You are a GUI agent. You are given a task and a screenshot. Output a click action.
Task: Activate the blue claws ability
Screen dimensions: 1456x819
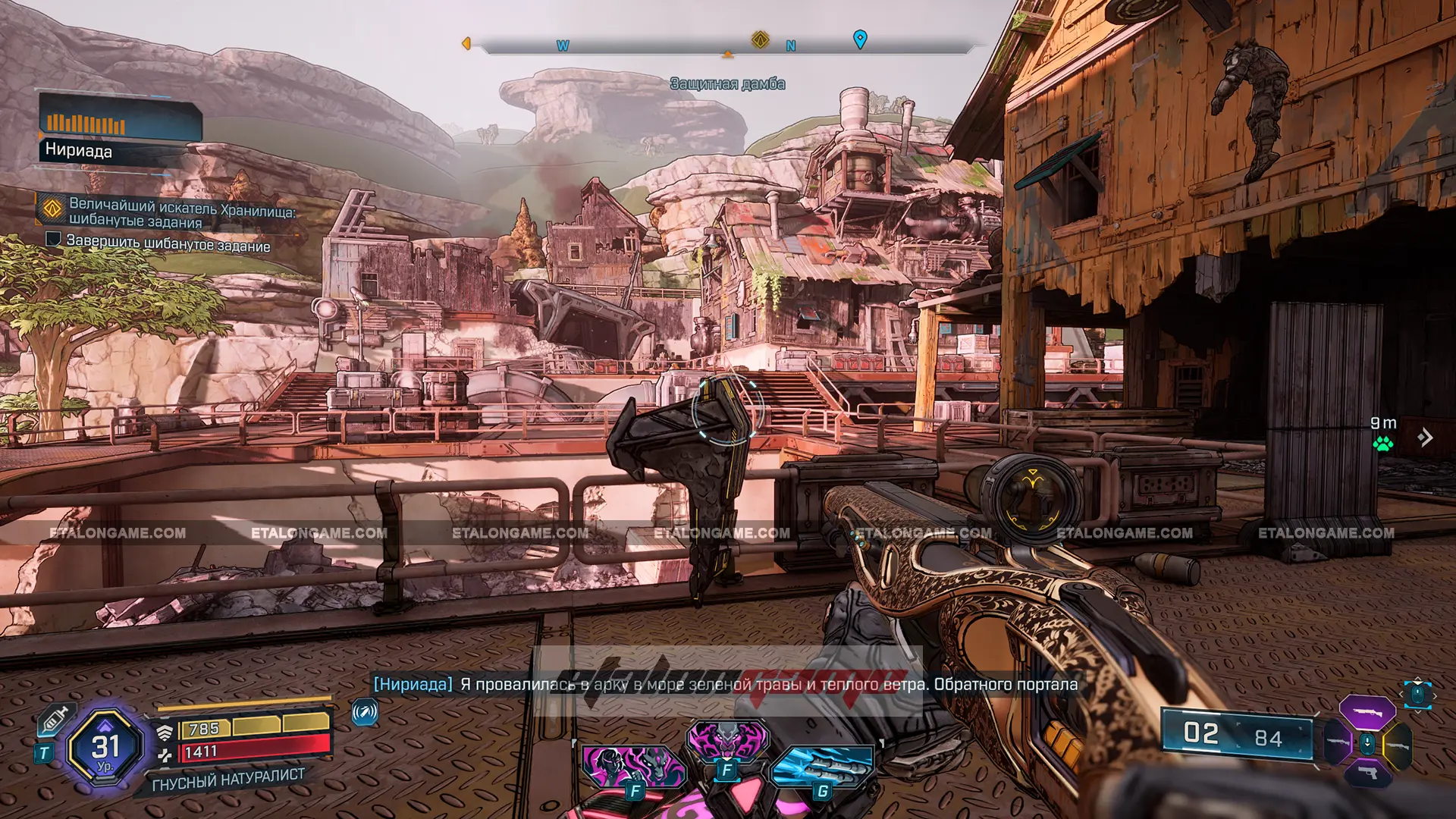(x=822, y=766)
